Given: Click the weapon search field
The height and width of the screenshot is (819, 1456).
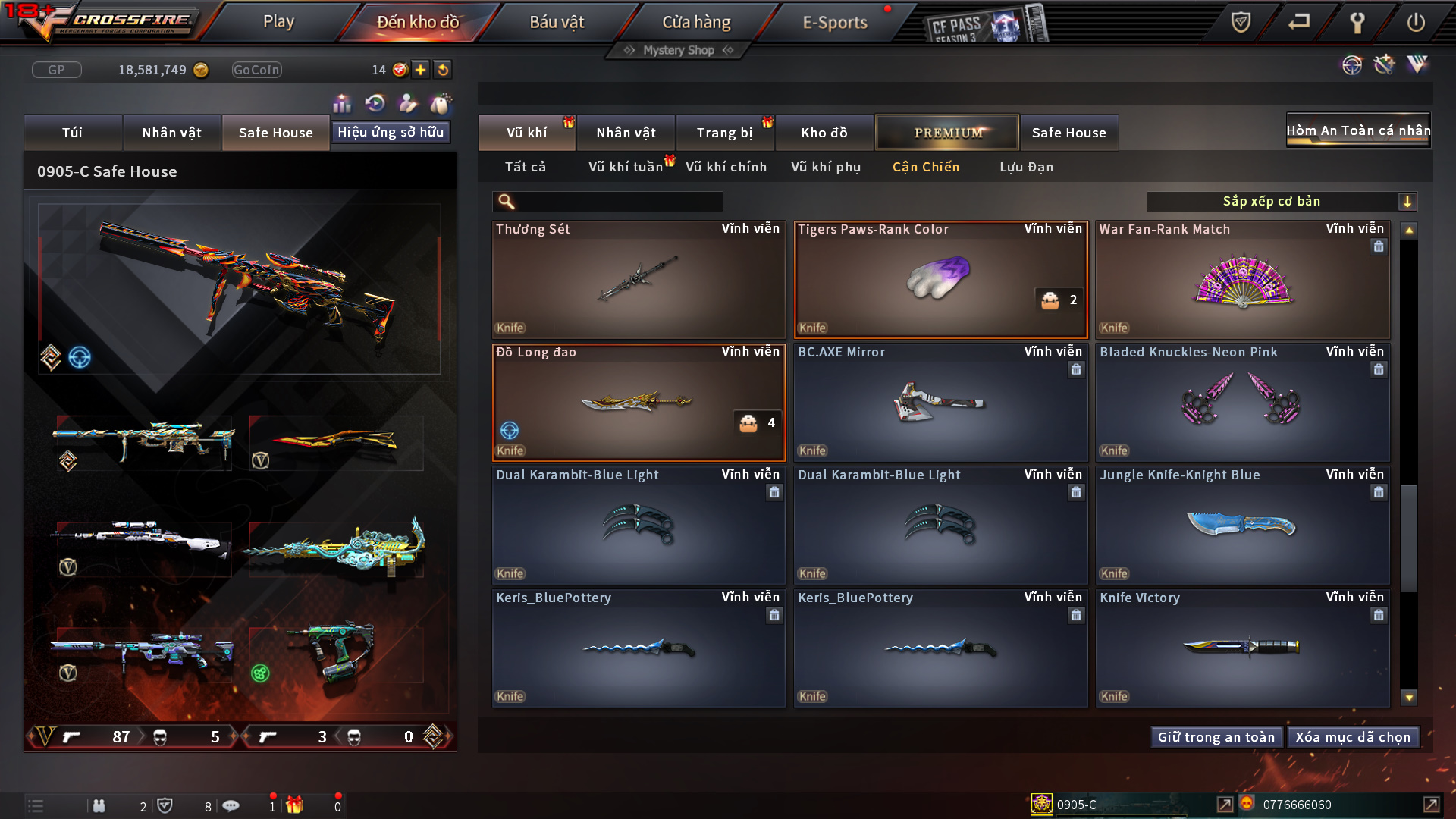Looking at the screenshot, I should point(618,202).
